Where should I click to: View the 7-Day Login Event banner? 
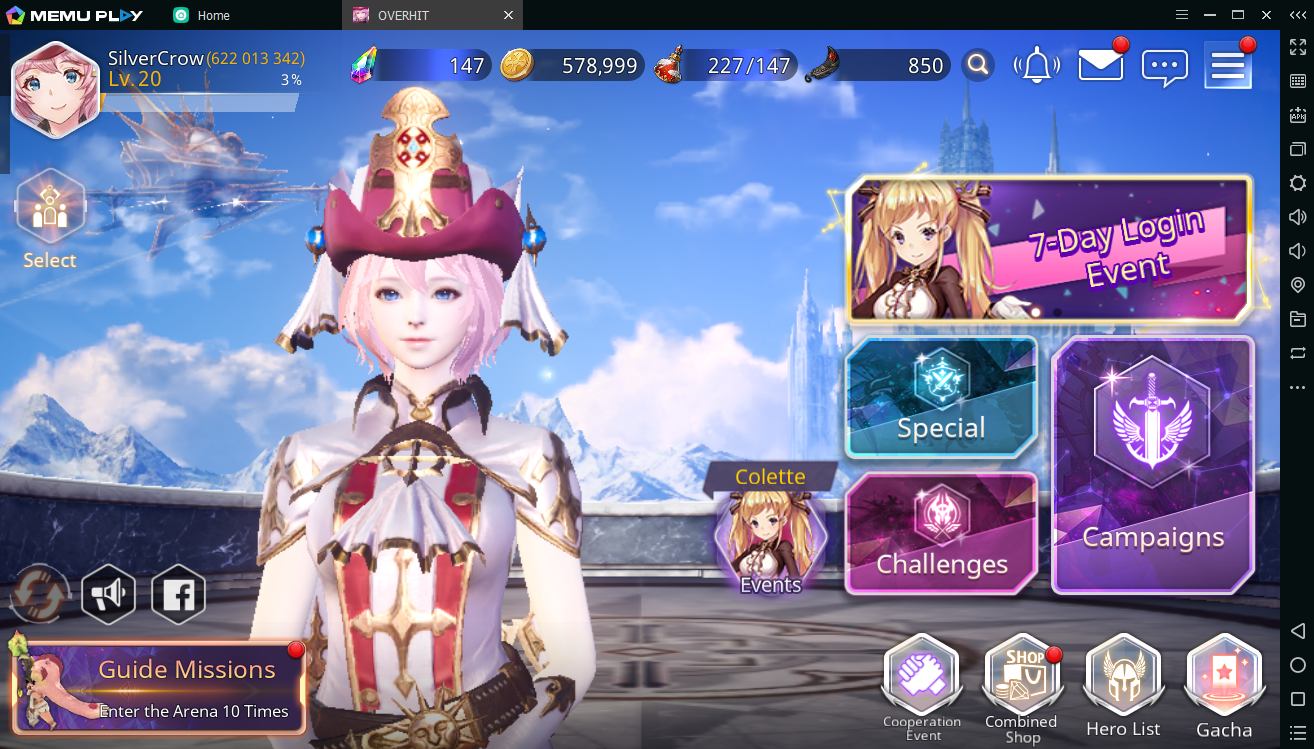1049,250
